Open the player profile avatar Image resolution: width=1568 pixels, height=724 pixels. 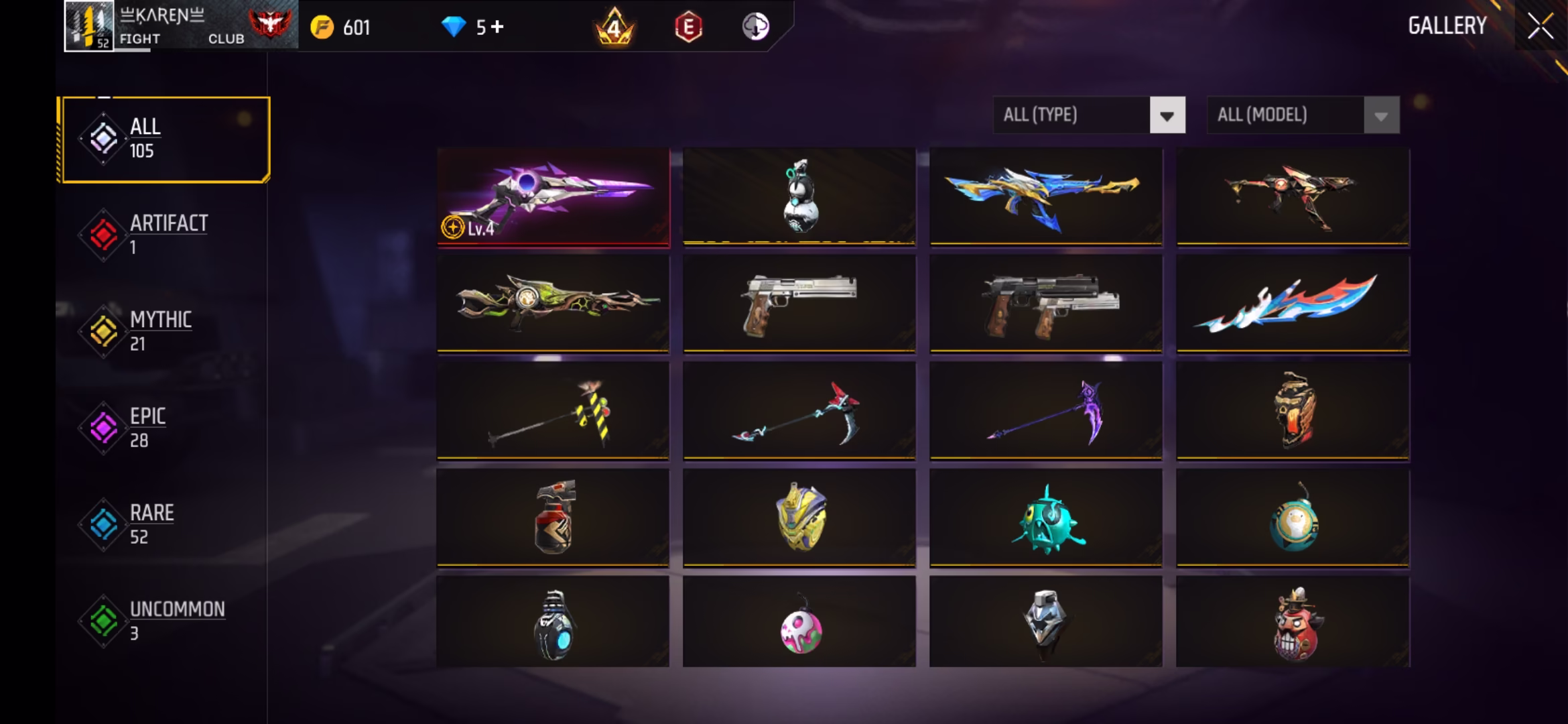coord(89,26)
